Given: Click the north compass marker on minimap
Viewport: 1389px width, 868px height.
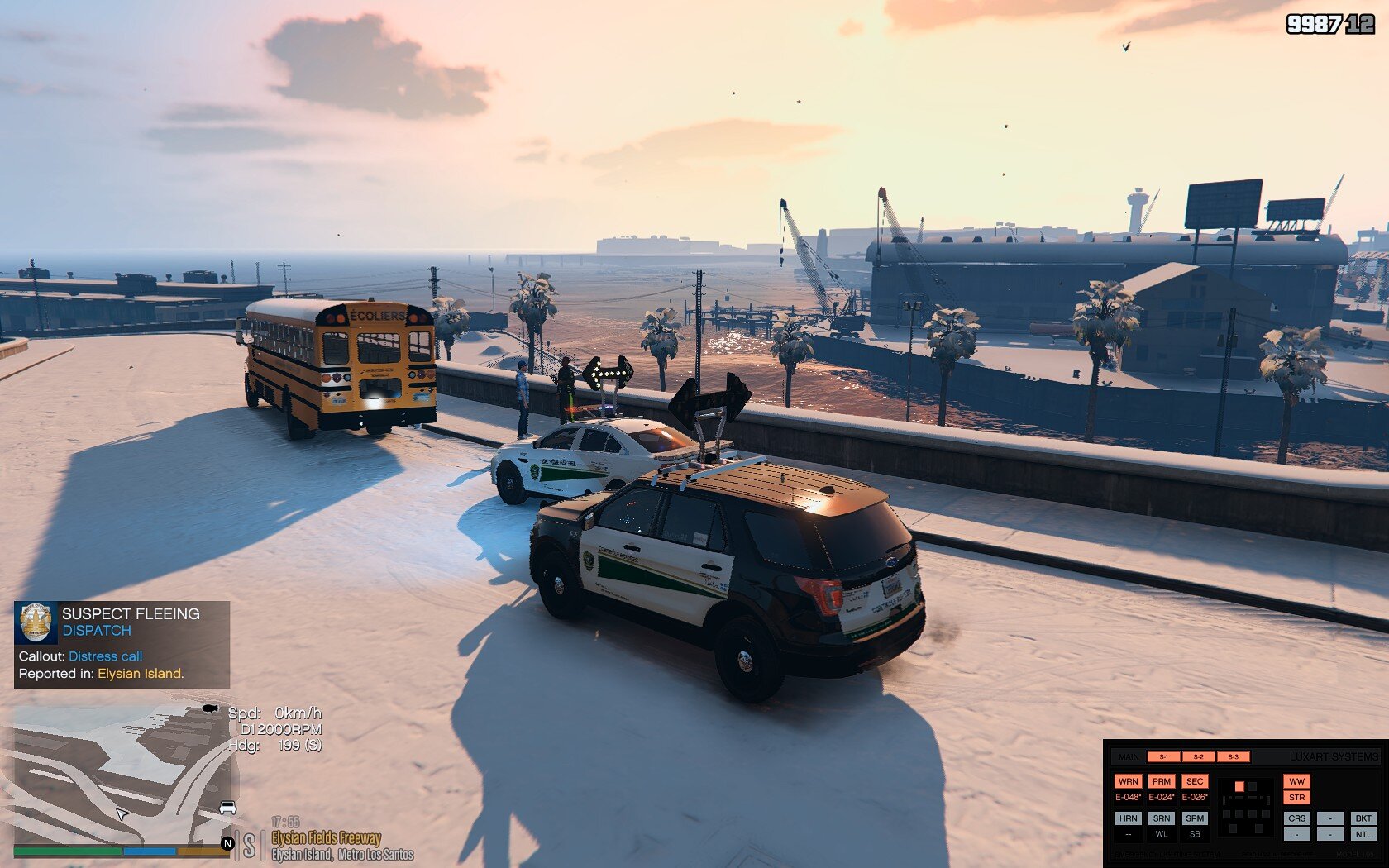Looking at the screenshot, I should point(227,843).
